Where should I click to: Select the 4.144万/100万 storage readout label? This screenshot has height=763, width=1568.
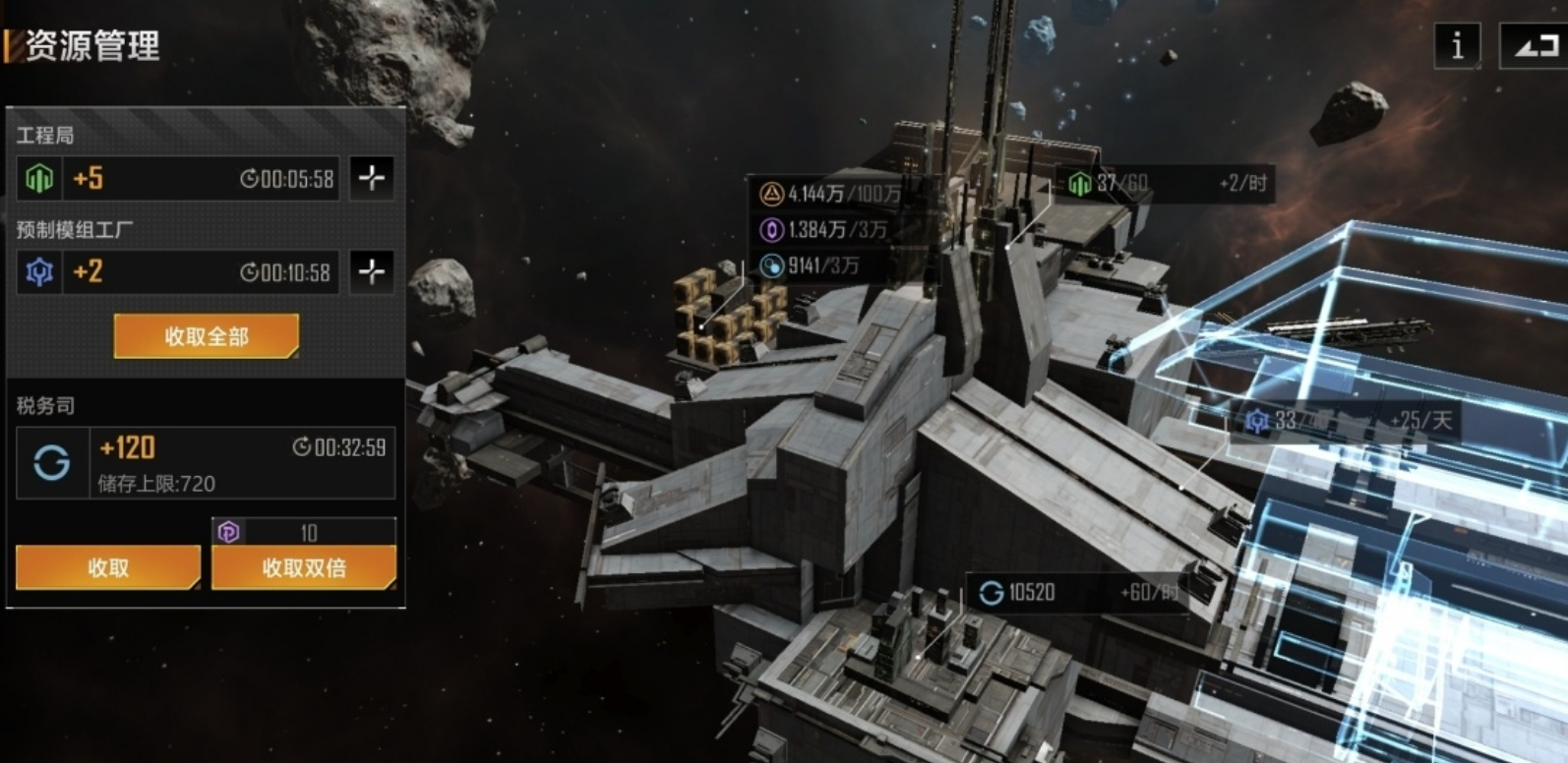[x=831, y=194]
